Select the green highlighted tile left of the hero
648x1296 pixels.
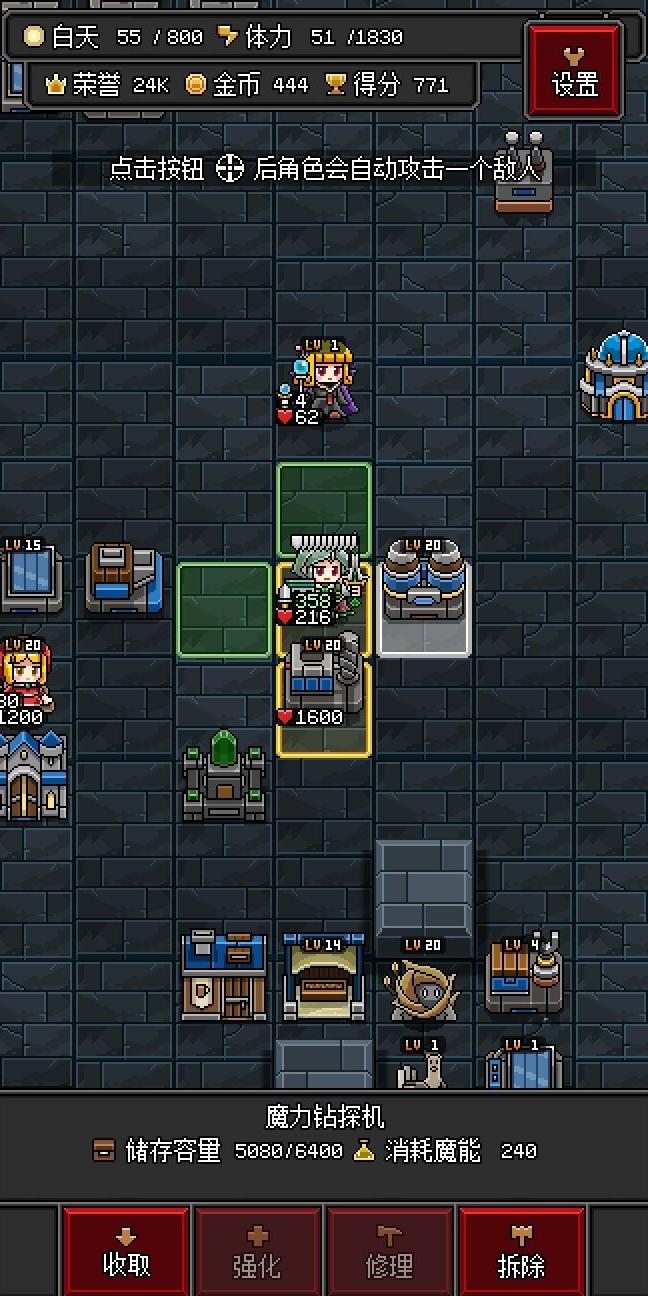pos(224,610)
